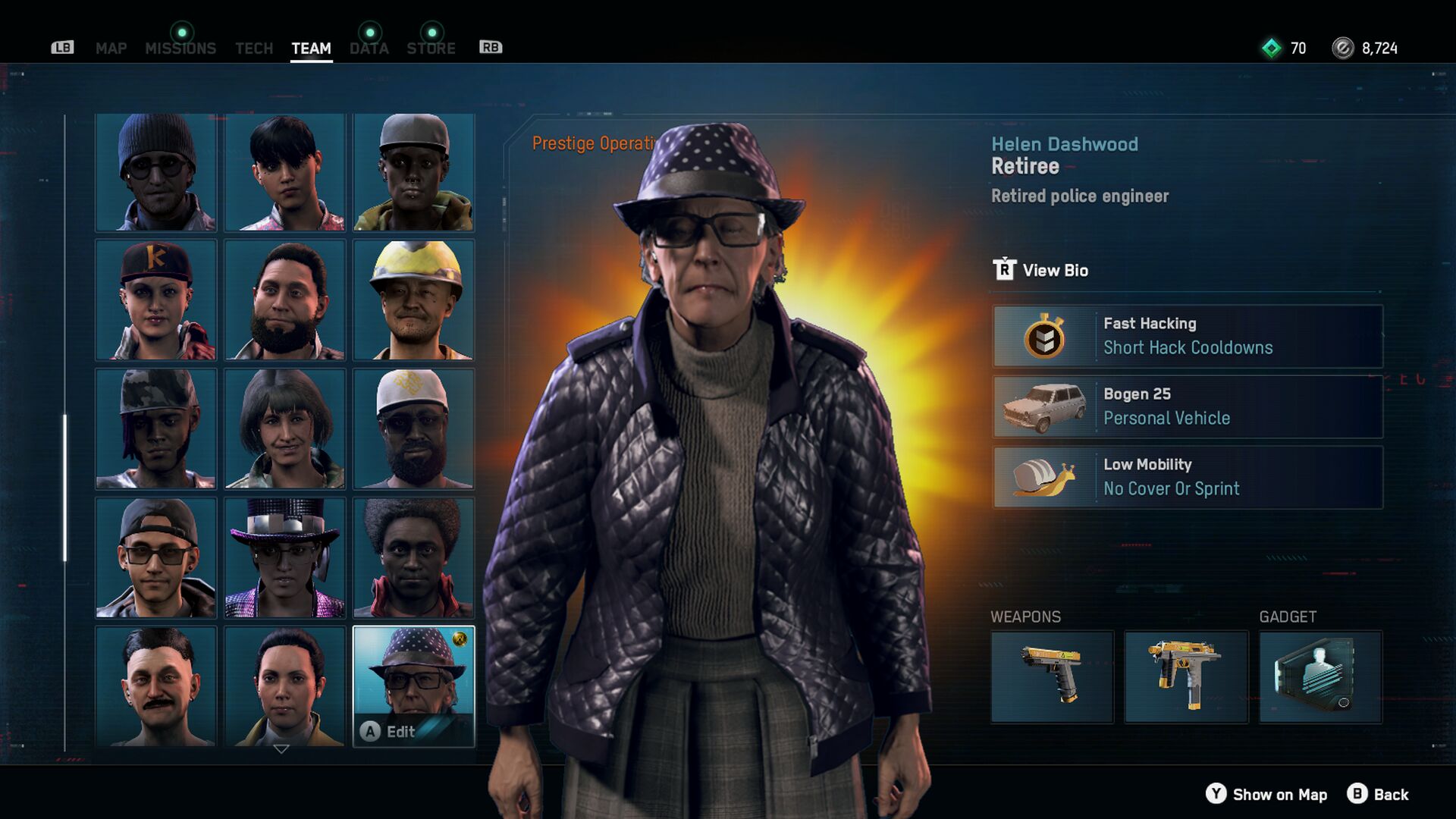This screenshot has height=819, width=1456.
Task: Select the operative with the handlebar moustache
Action: click(x=156, y=686)
